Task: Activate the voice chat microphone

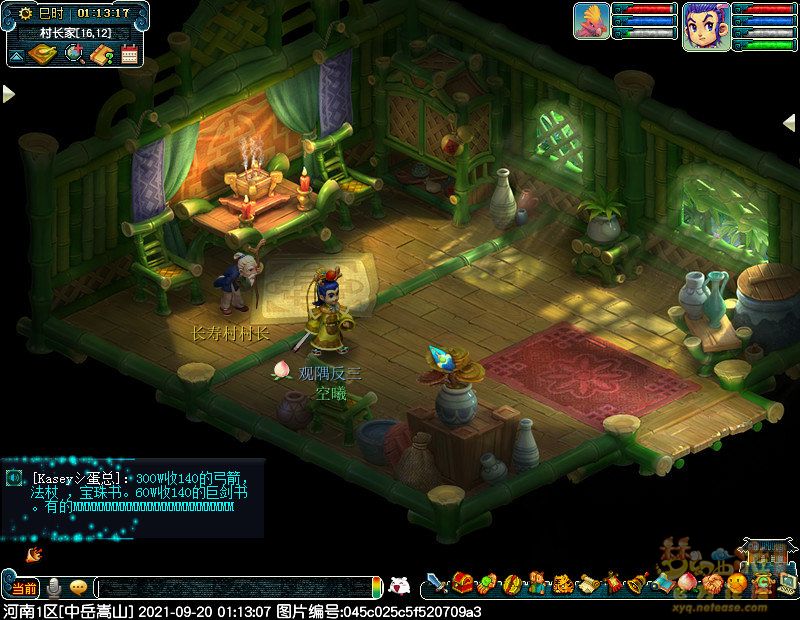Action: coord(54,588)
